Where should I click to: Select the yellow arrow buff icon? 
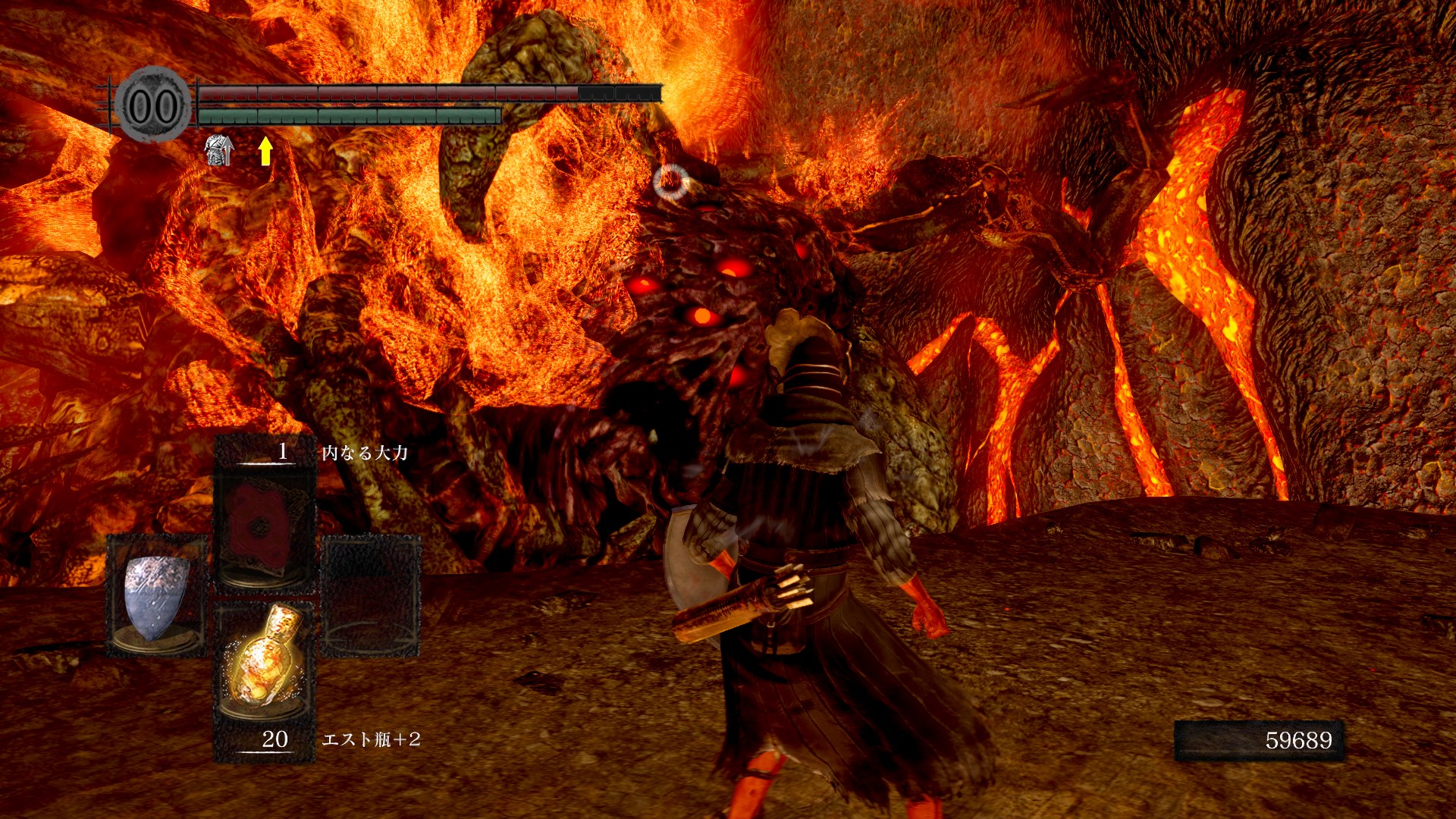(265, 150)
